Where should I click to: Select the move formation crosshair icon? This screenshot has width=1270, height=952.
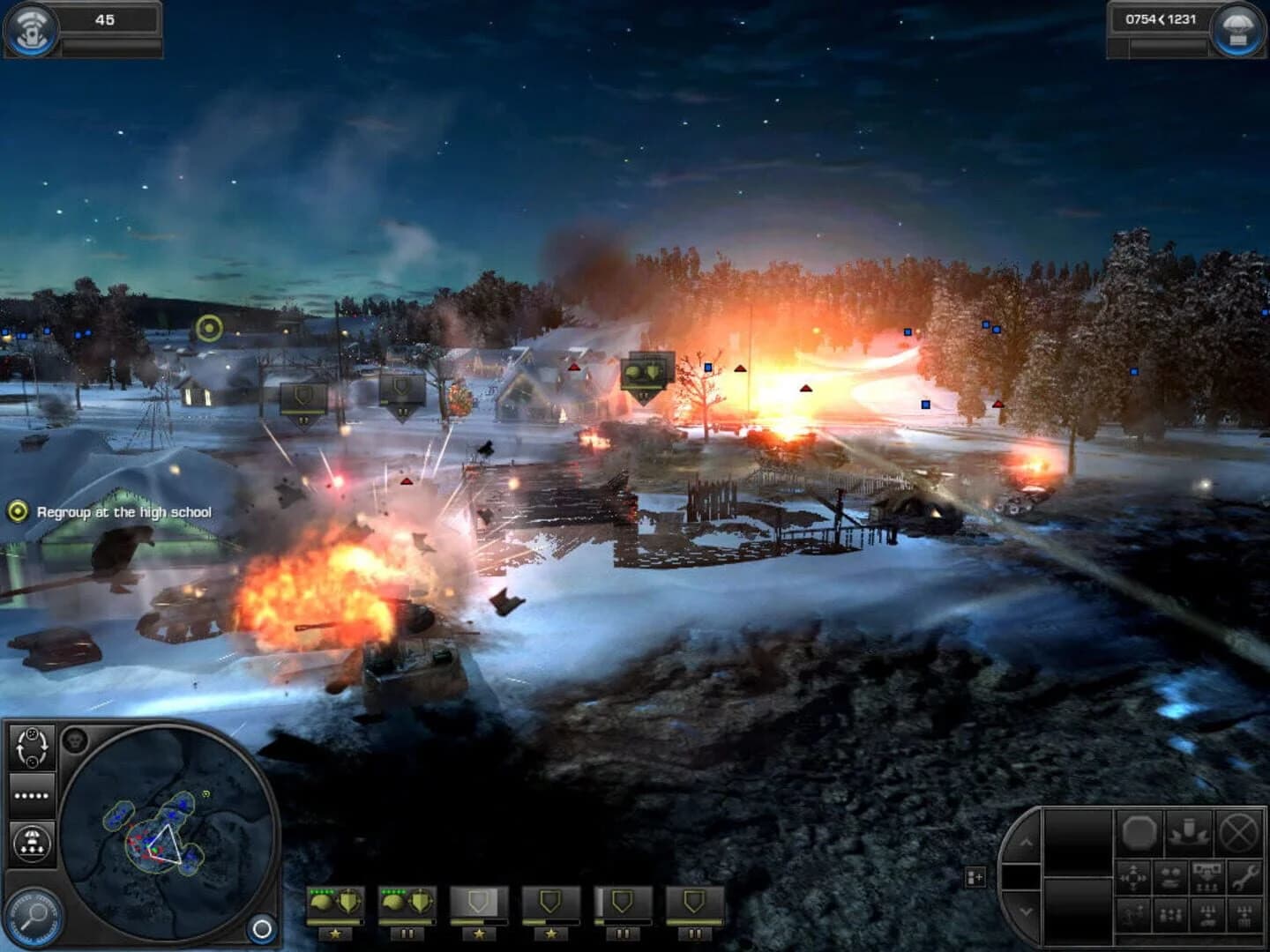click(x=1133, y=877)
